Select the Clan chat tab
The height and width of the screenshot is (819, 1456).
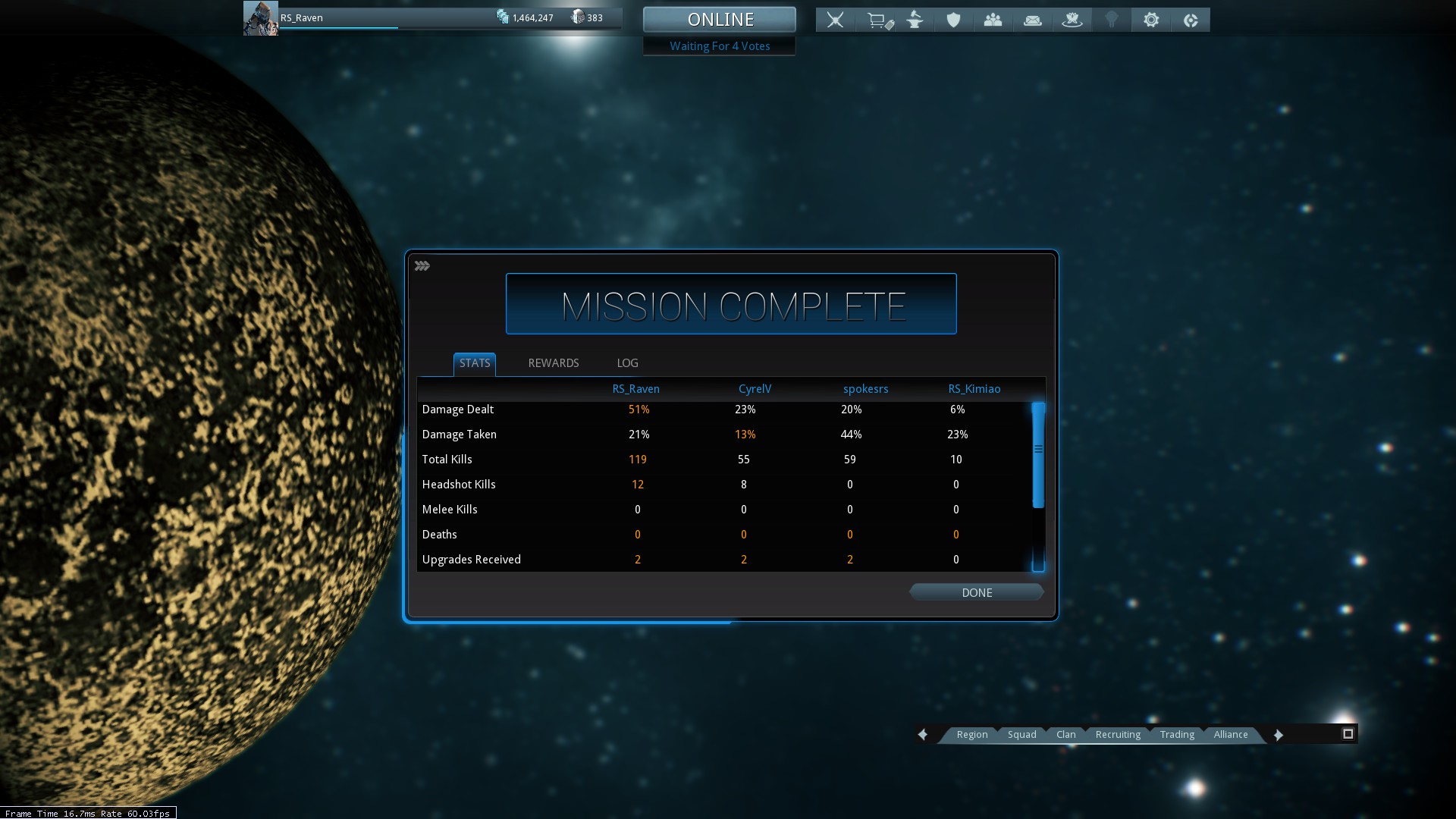point(1065,735)
